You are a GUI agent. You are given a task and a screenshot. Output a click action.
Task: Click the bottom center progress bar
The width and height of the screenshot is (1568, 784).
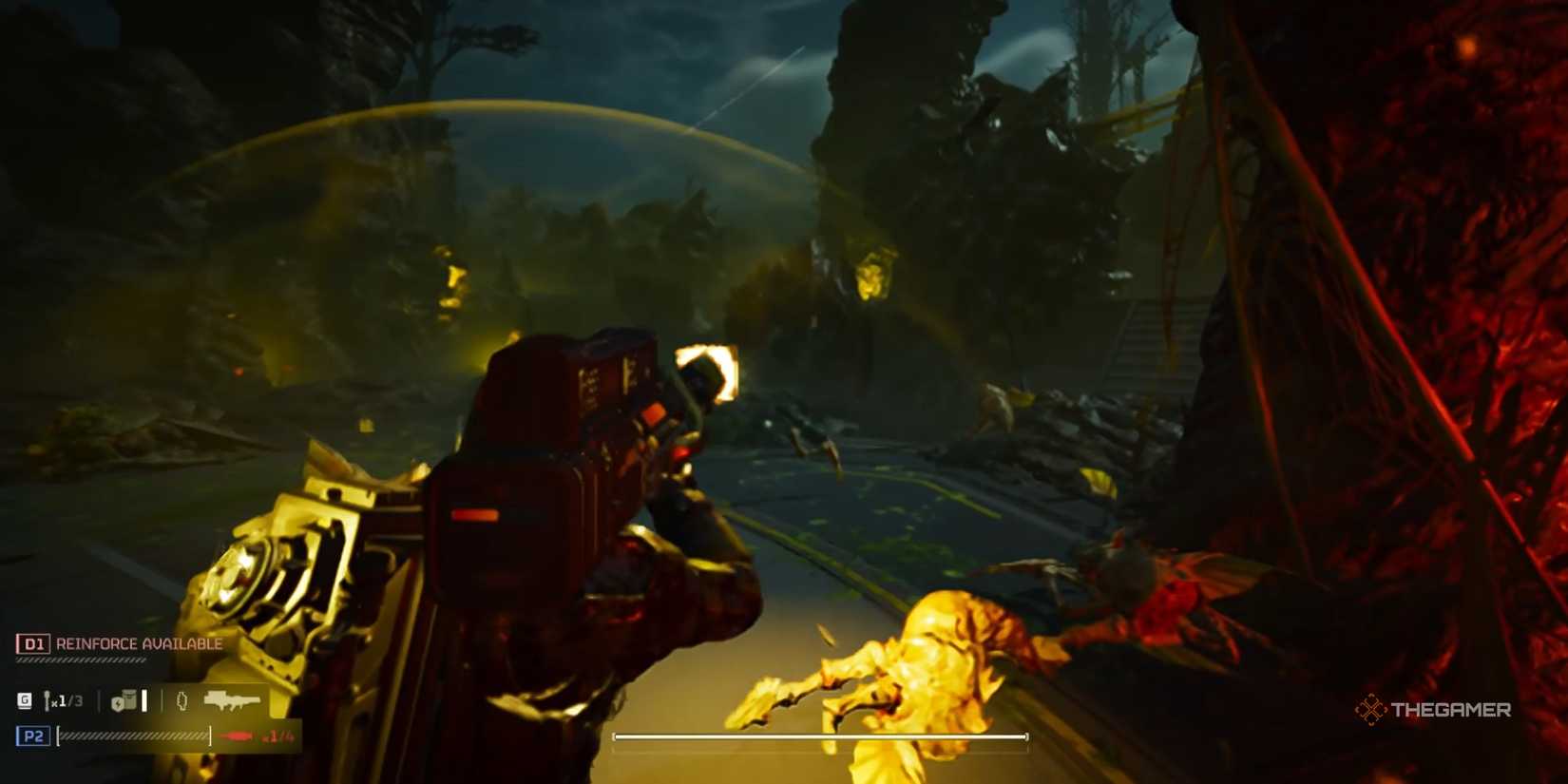(x=821, y=736)
